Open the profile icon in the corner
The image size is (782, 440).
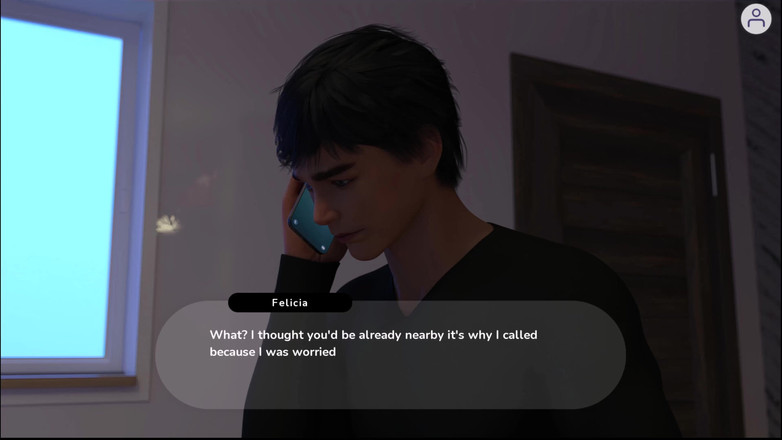pyautogui.click(x=756, y=19)
